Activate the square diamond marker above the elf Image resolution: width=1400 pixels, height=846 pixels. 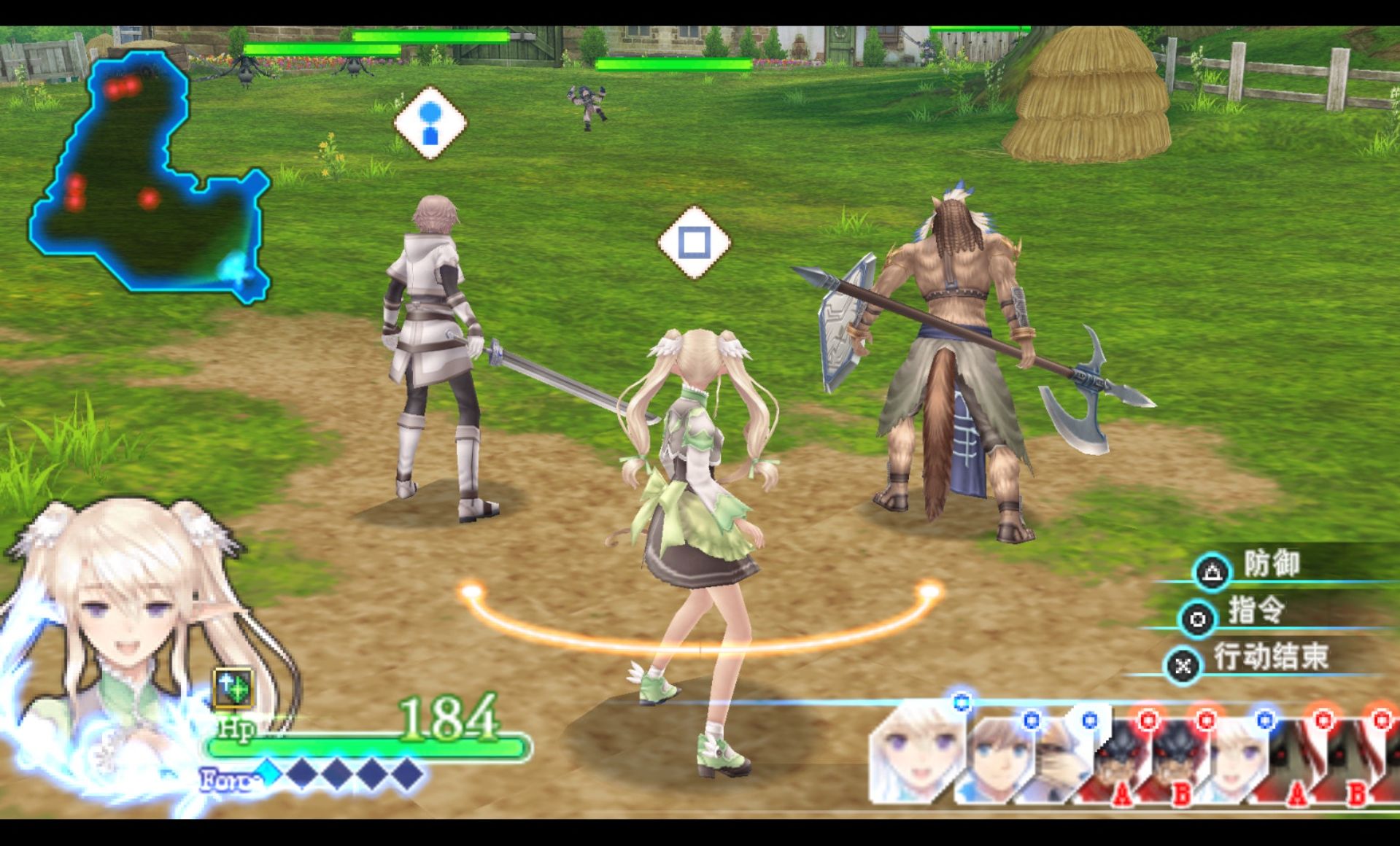[x=694, y=242]
